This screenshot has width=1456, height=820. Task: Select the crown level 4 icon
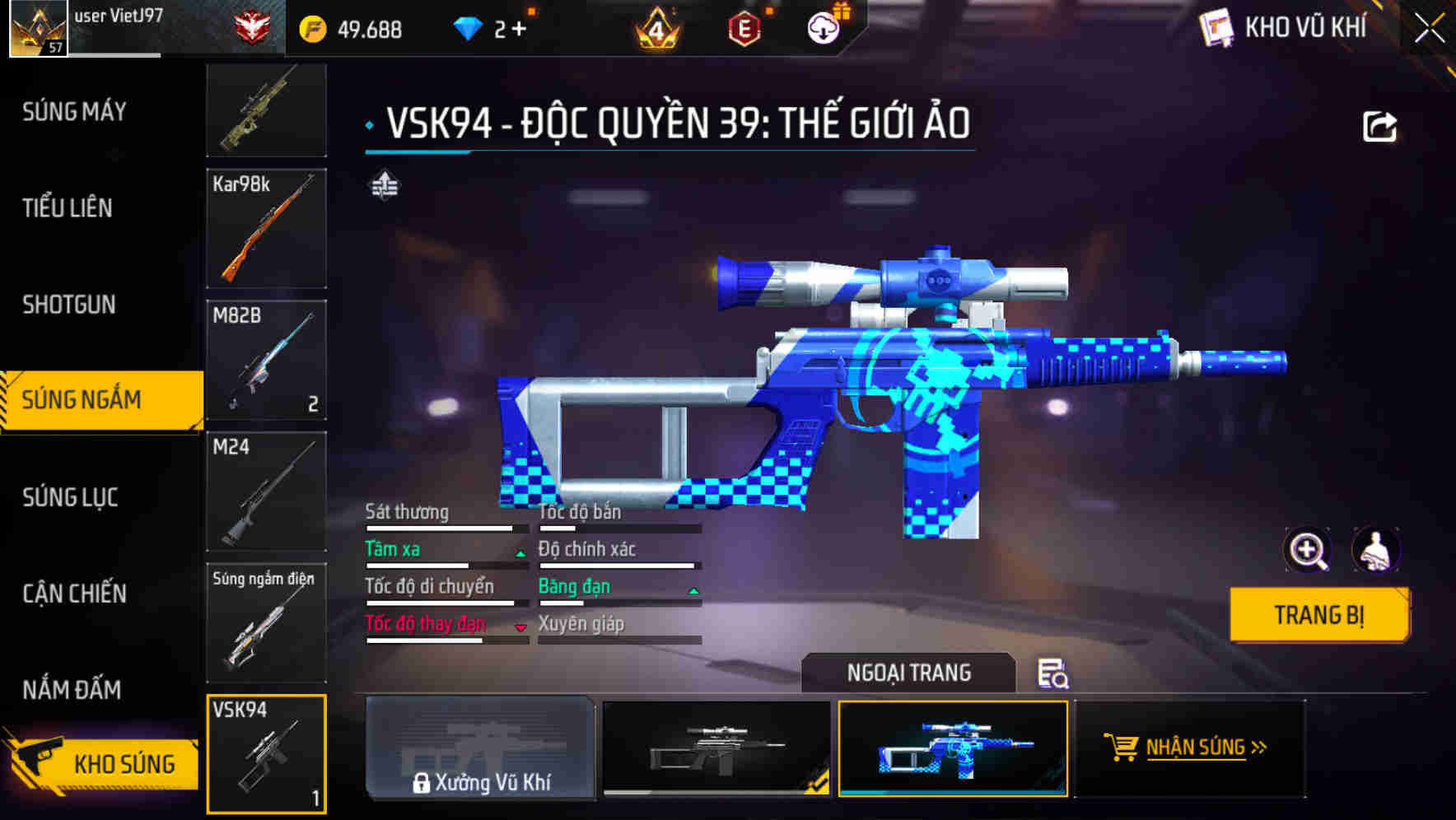tap(655, 27)
